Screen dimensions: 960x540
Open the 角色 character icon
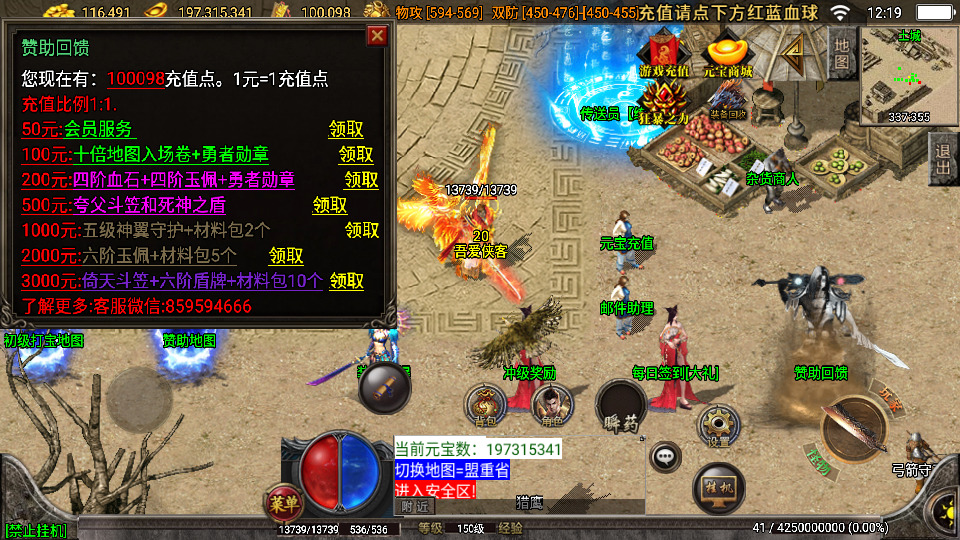tap(547, 405)
